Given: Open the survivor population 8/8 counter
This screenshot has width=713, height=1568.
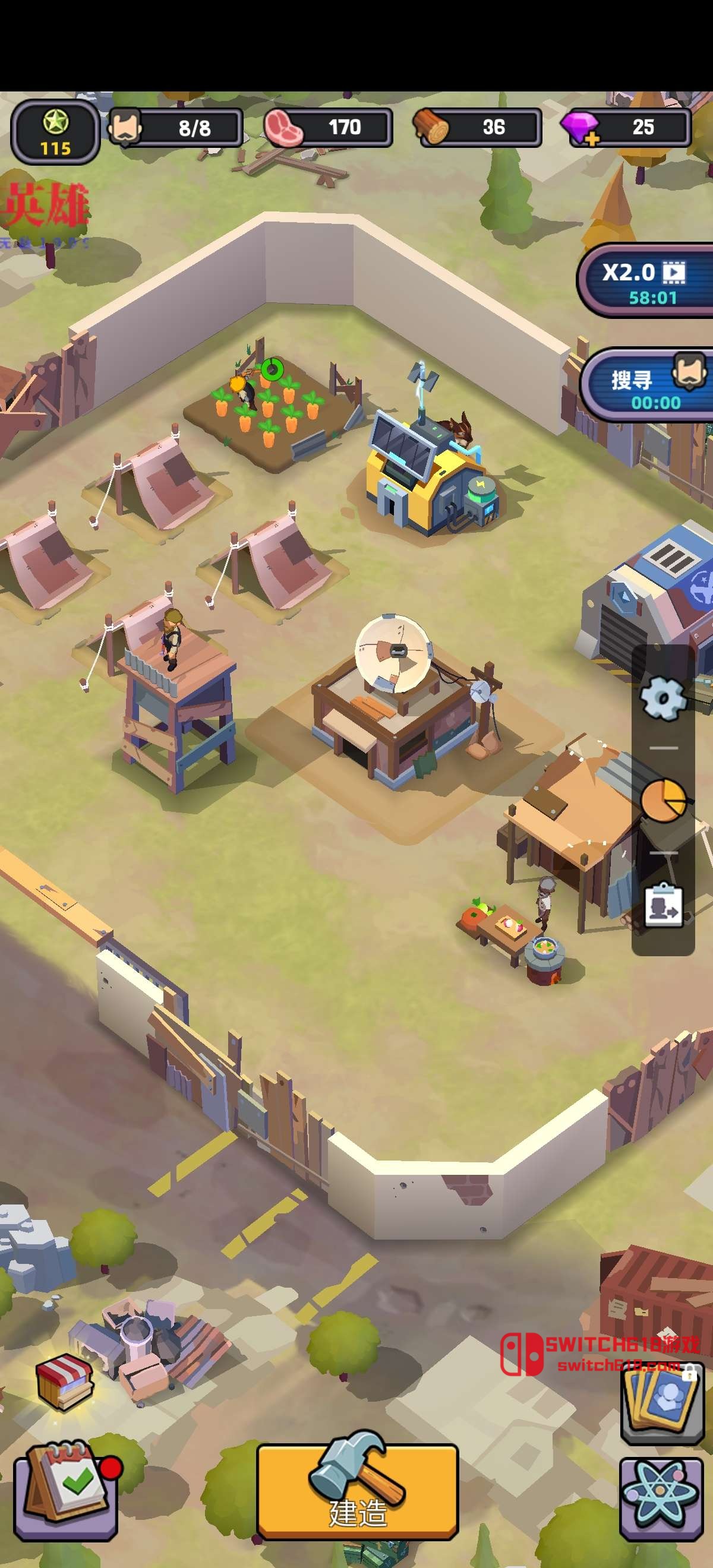Looking at the screenshot, I should pyautogui.click(x=176, y=128).
